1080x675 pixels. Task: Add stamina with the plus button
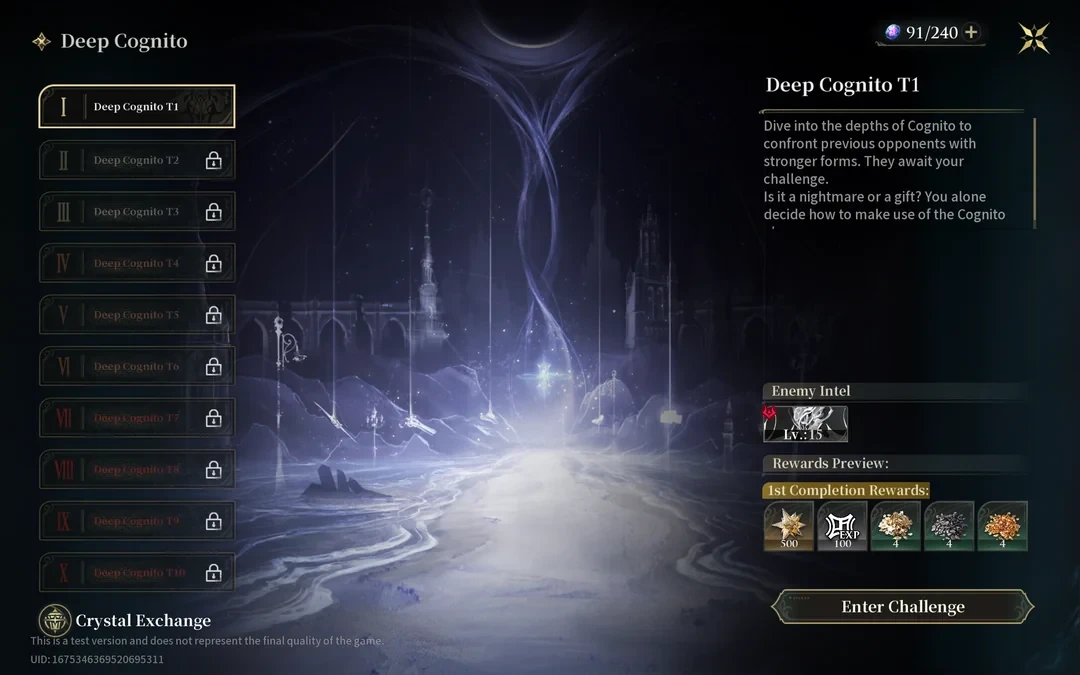[x=970, y=32]
